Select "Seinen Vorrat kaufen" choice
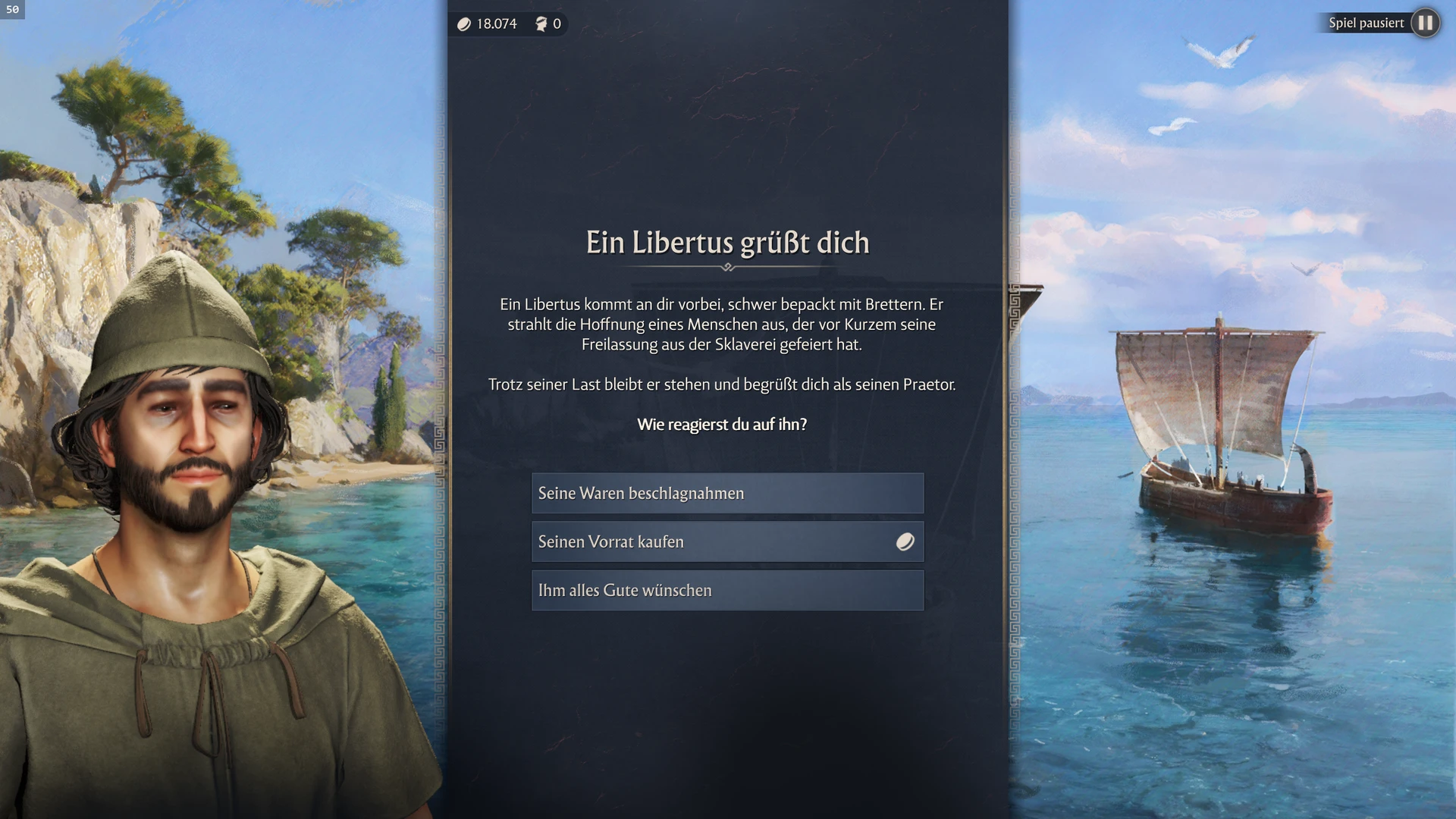Screen dimensions: 1456x819 pos(726,541)
